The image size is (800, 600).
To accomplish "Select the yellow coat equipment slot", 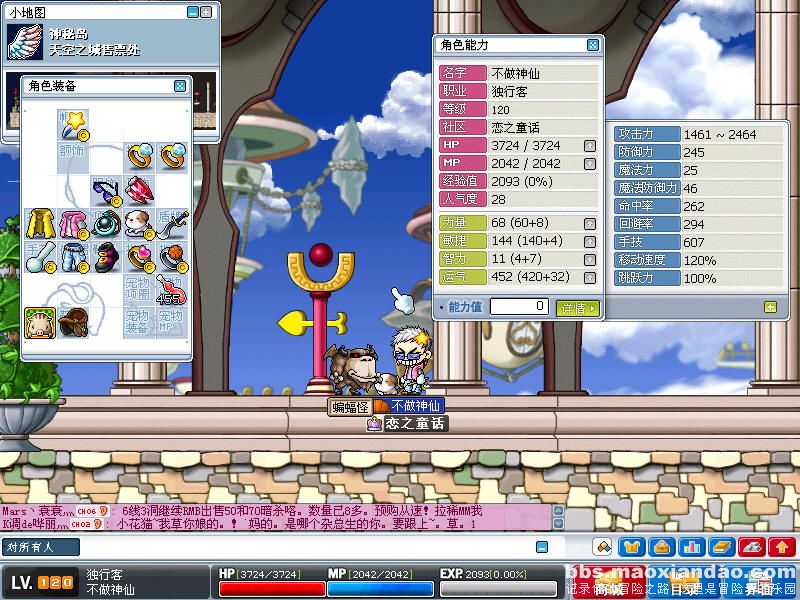I will (x=40, y=224).
